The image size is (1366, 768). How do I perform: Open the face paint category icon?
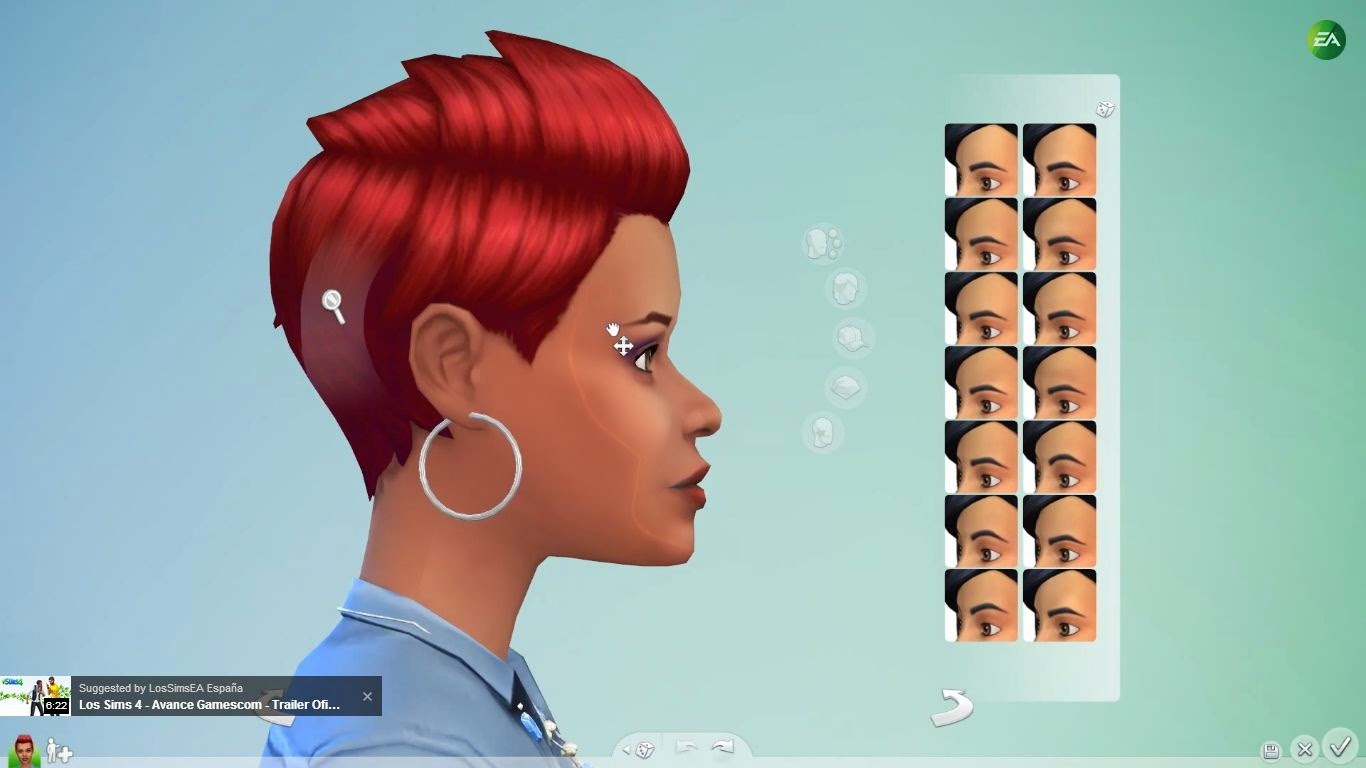822,435
